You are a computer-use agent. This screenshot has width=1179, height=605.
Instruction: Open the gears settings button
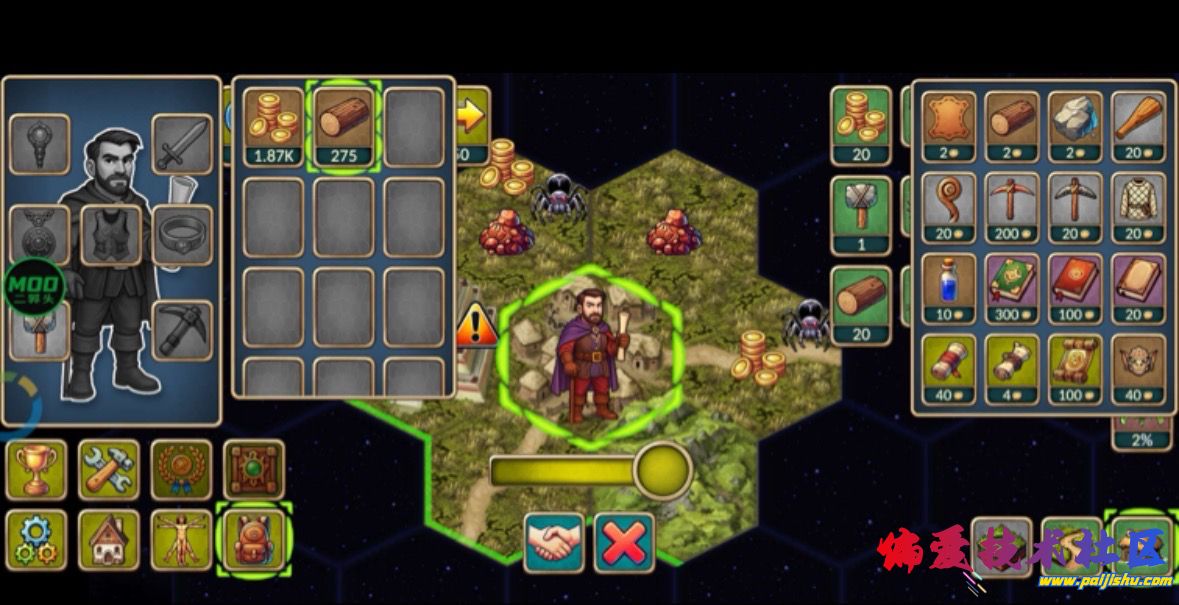[37, 540]
